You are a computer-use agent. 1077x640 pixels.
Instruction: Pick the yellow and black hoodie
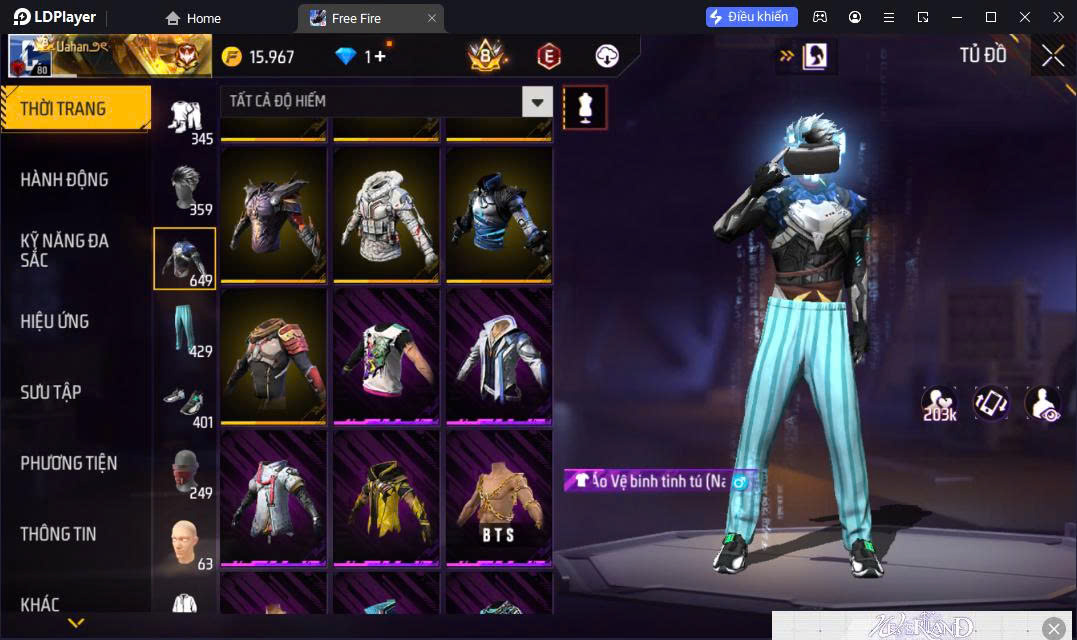pos(385,494)
